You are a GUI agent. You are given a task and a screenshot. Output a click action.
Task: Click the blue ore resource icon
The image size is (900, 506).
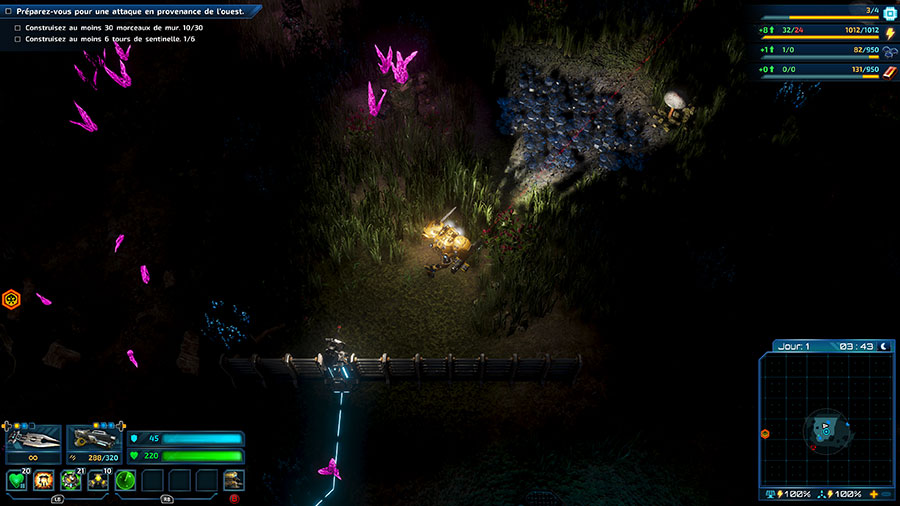[x=889, y=51]
